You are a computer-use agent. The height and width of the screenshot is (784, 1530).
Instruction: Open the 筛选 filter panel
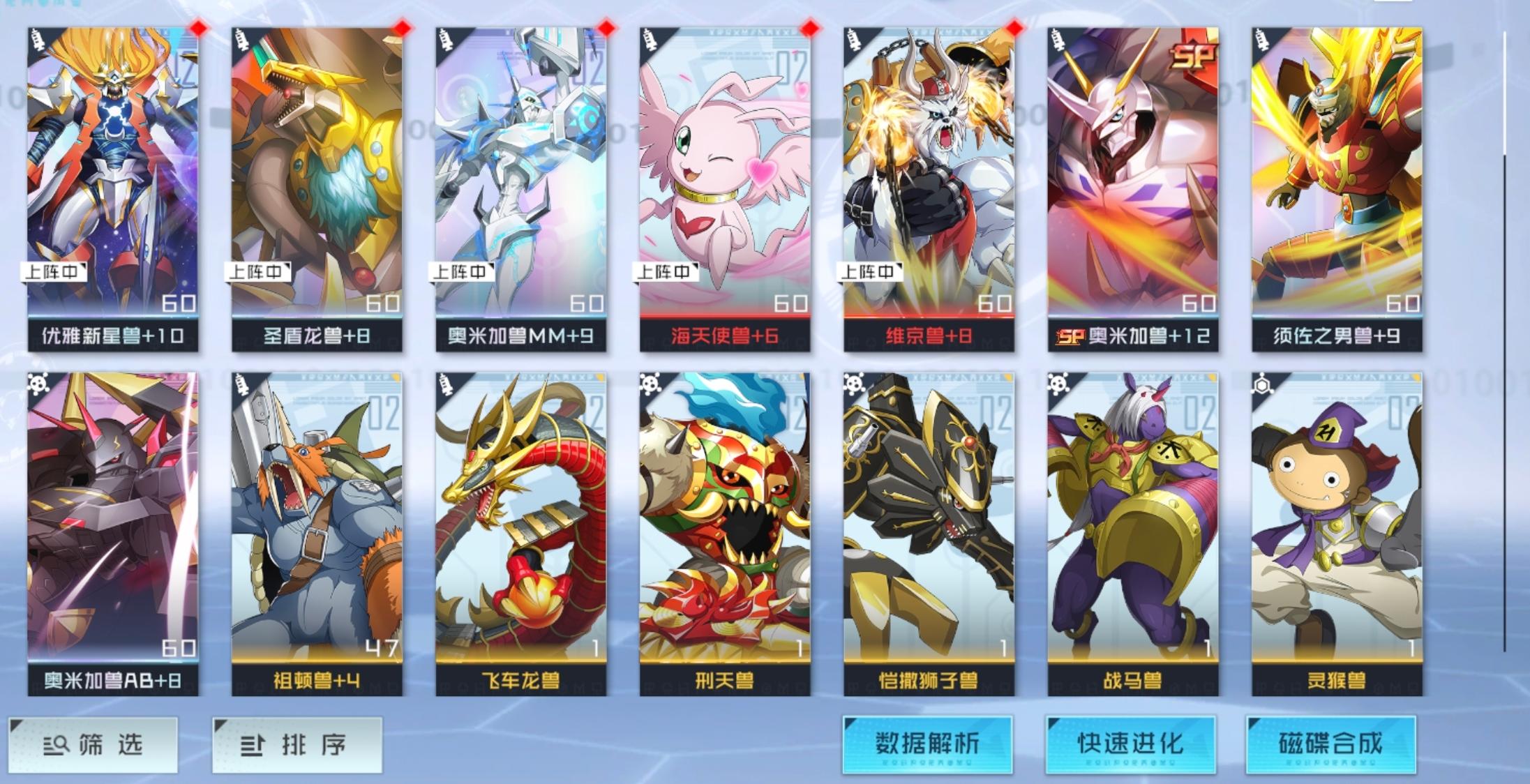click(x=95, y=744)
